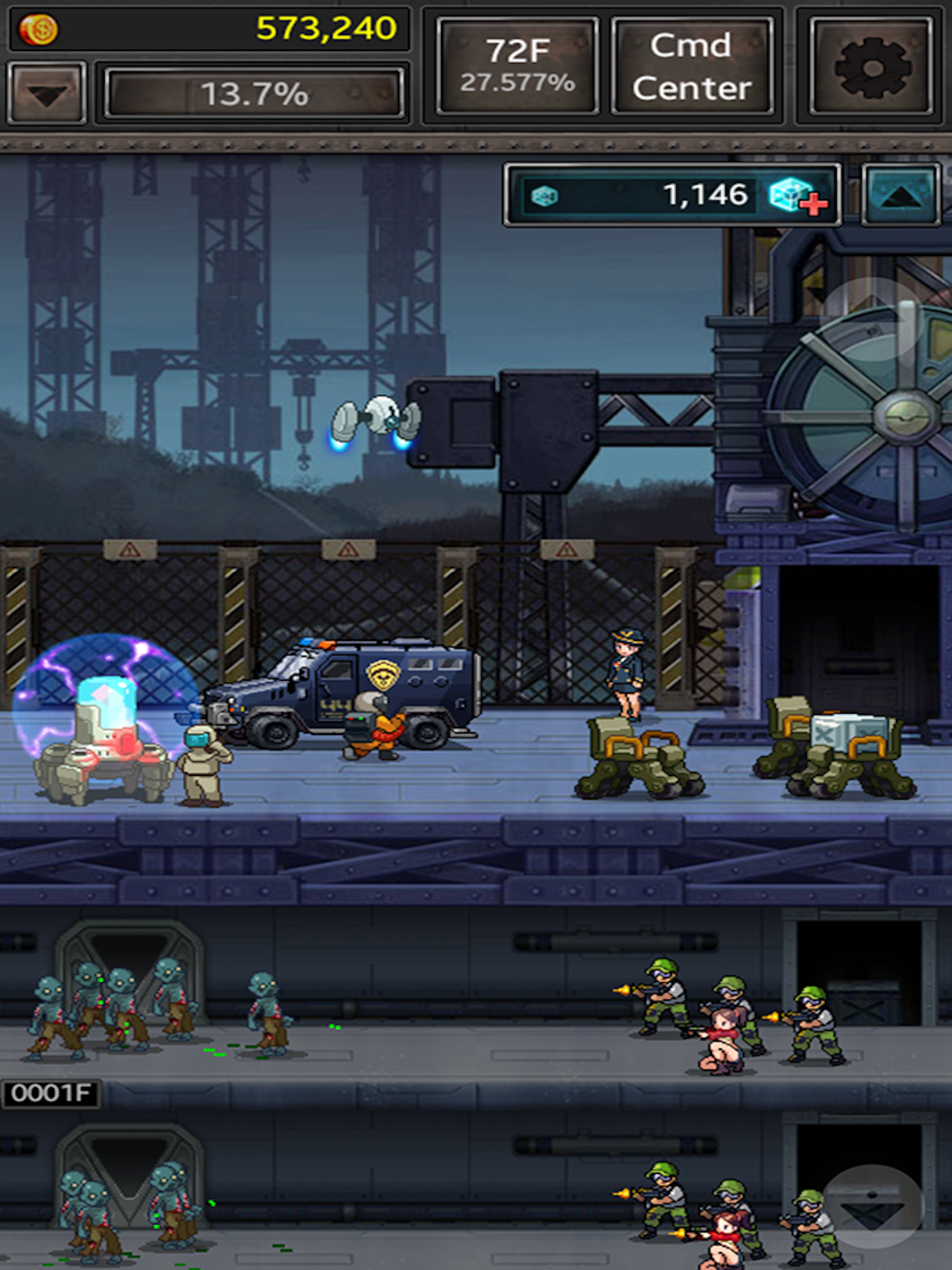Tap the translucent scroll-up circle button
Screen dimensions: 952x1270
tap(872, 319)
